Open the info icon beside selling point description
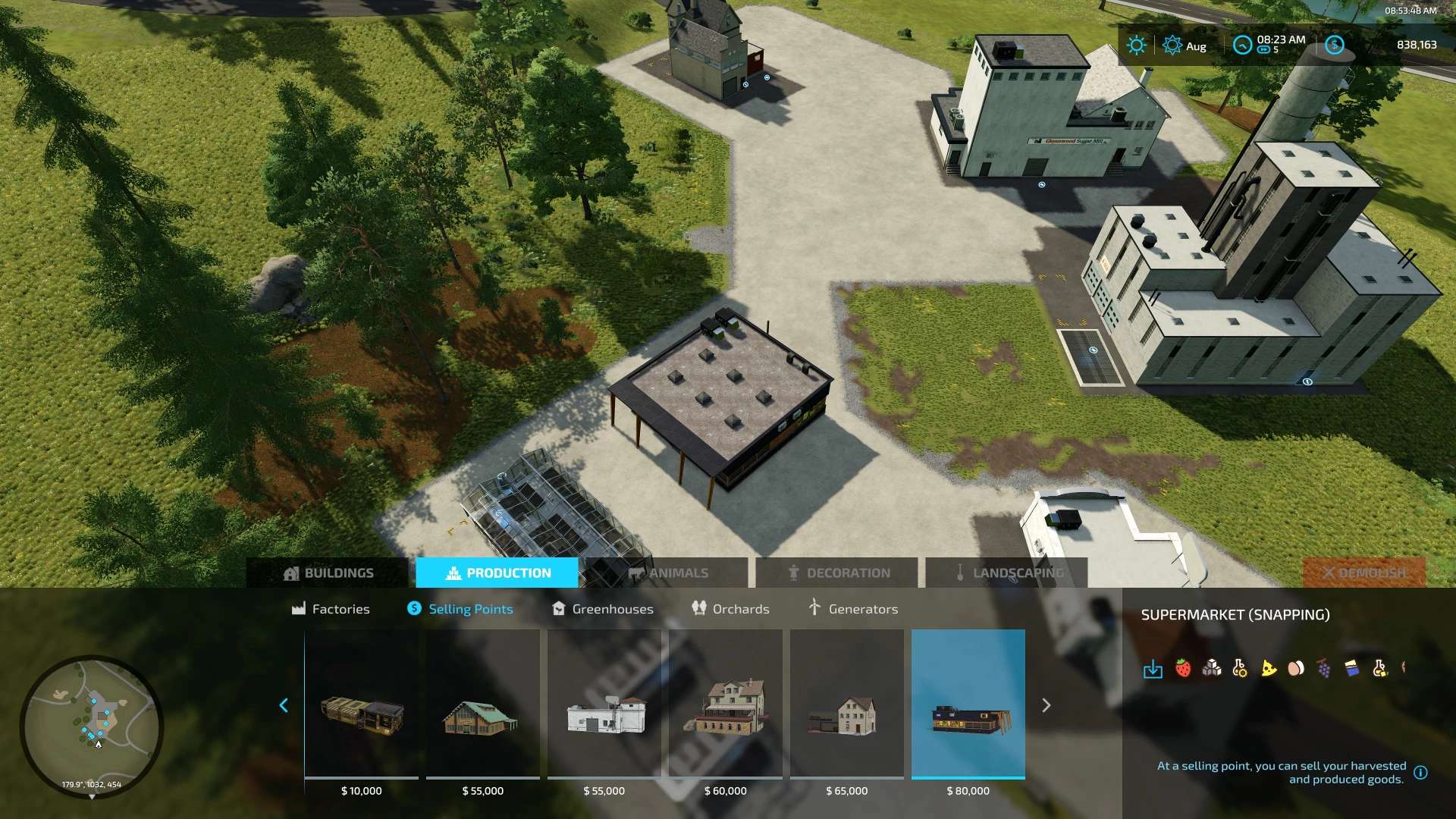Viewport: 1456px width, 819px height. point(1420,773)
